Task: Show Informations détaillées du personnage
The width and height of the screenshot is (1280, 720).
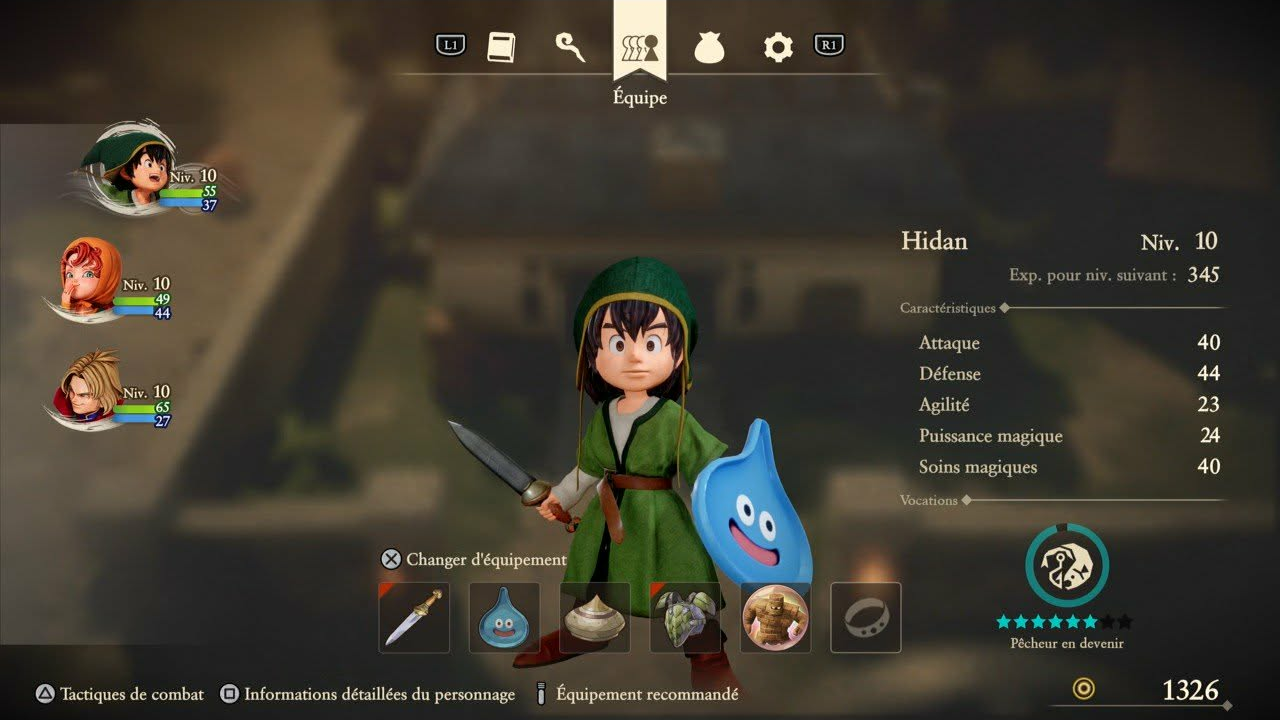Action: (x=368, y=694)
